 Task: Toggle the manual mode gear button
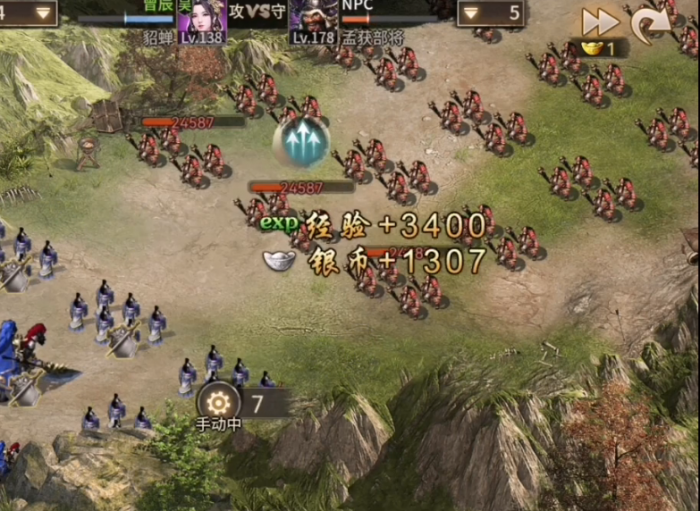pos(218,403)
